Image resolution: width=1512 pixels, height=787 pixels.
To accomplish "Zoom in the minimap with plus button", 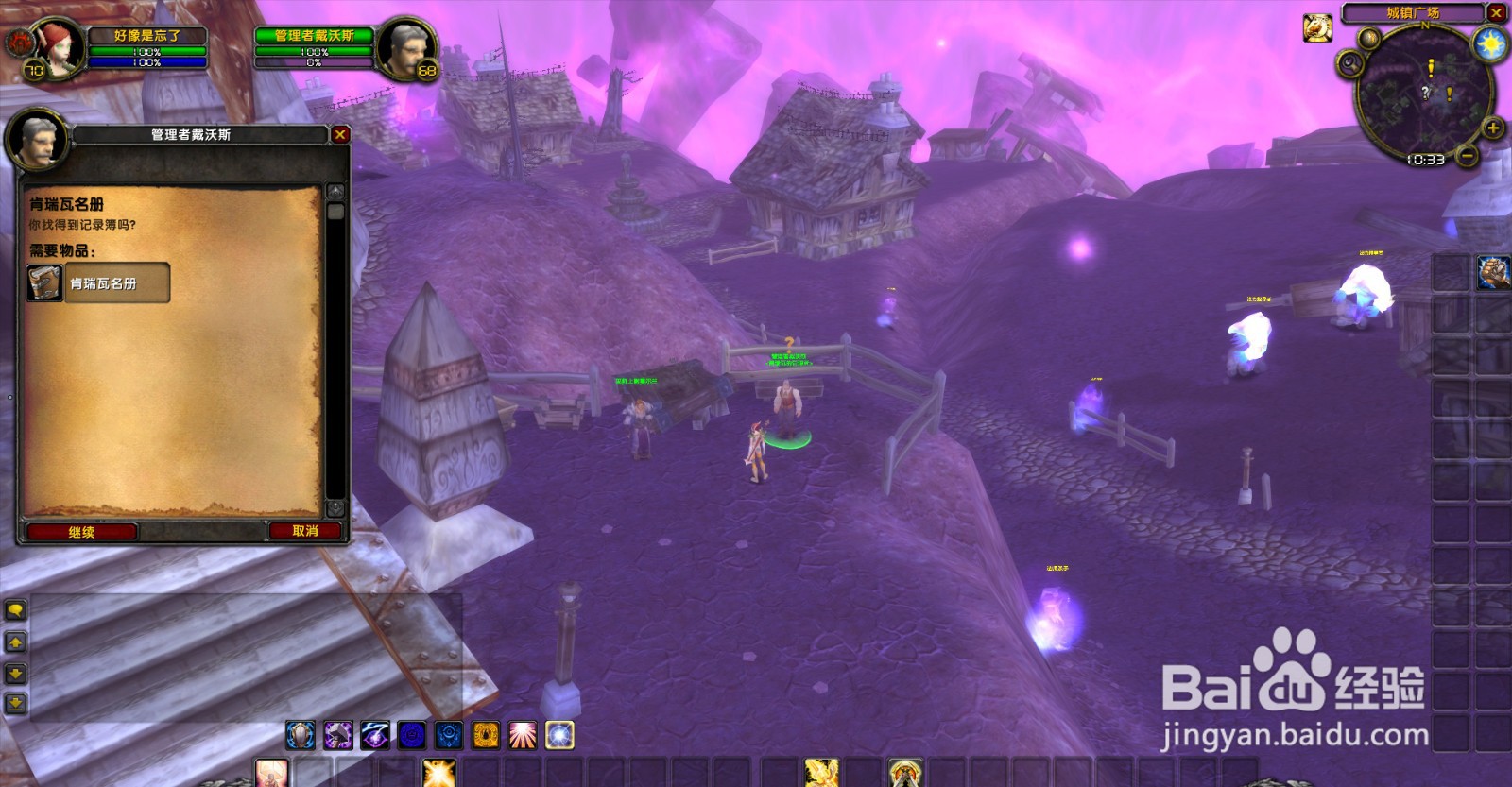I will (x=1492, y=128).
